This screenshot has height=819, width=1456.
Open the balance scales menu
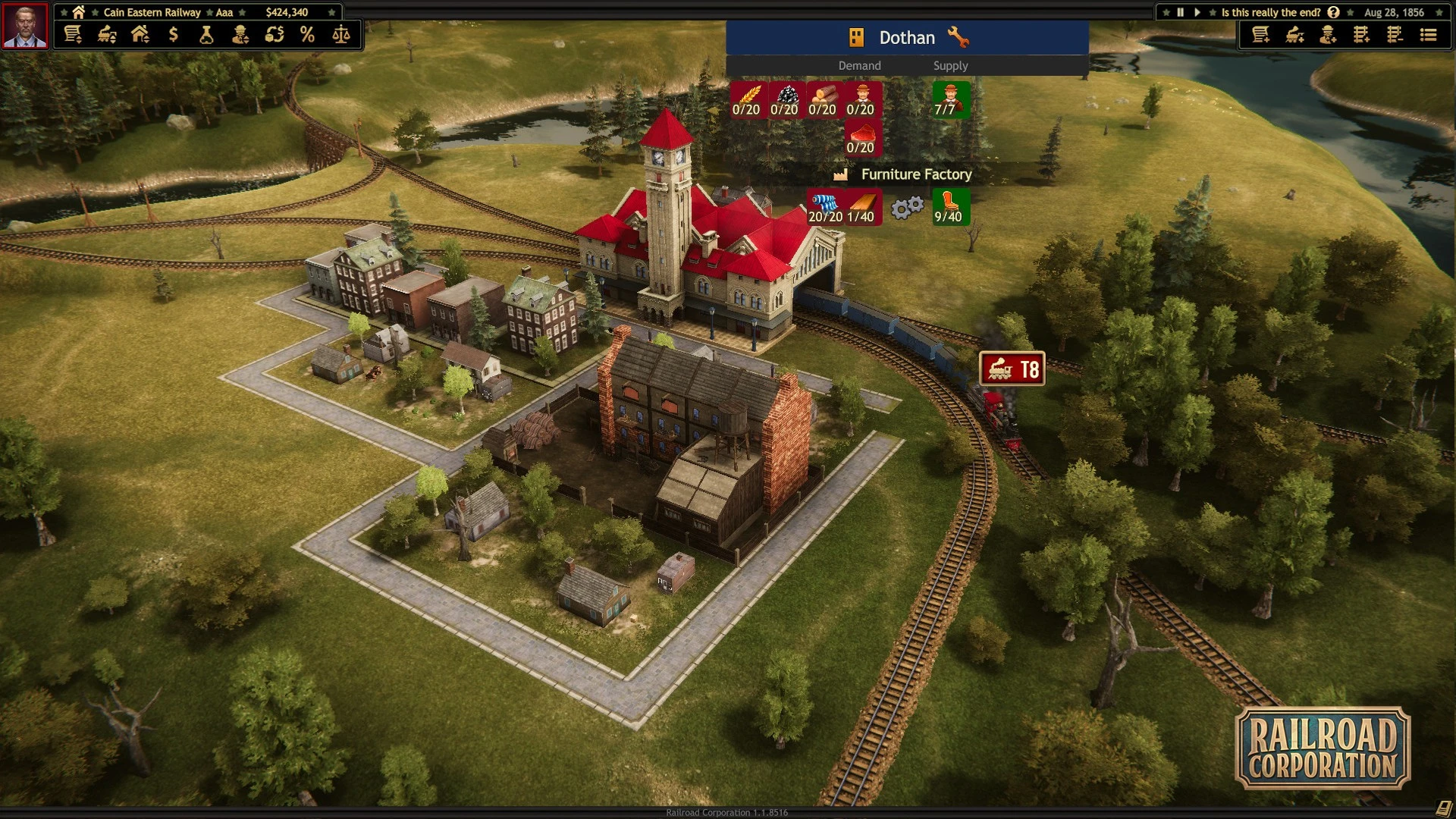click(341, 35)
